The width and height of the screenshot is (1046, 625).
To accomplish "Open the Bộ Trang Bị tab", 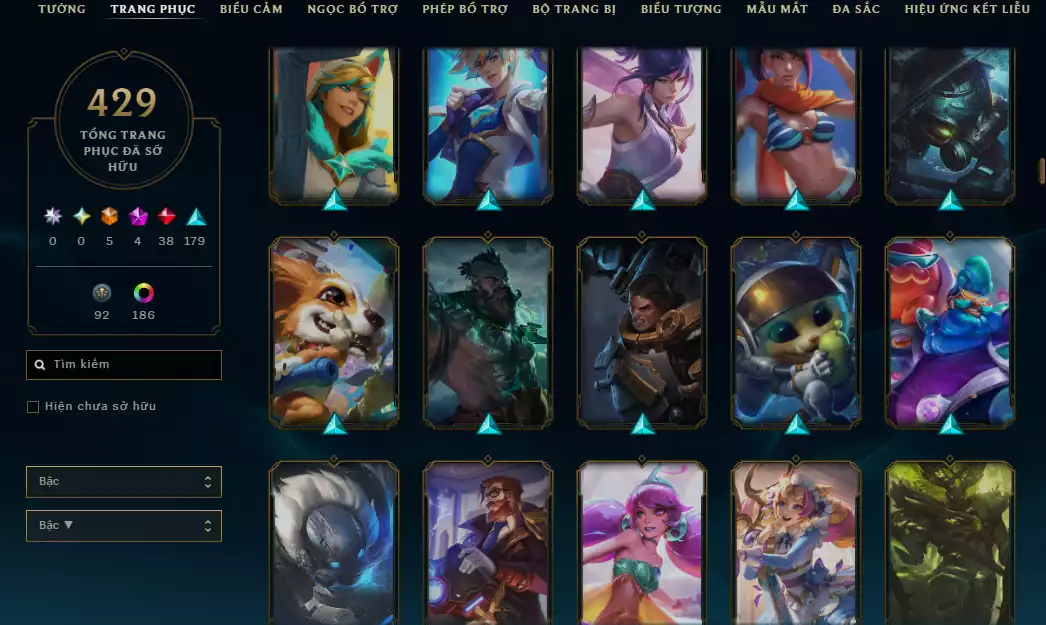I will 574,9.
